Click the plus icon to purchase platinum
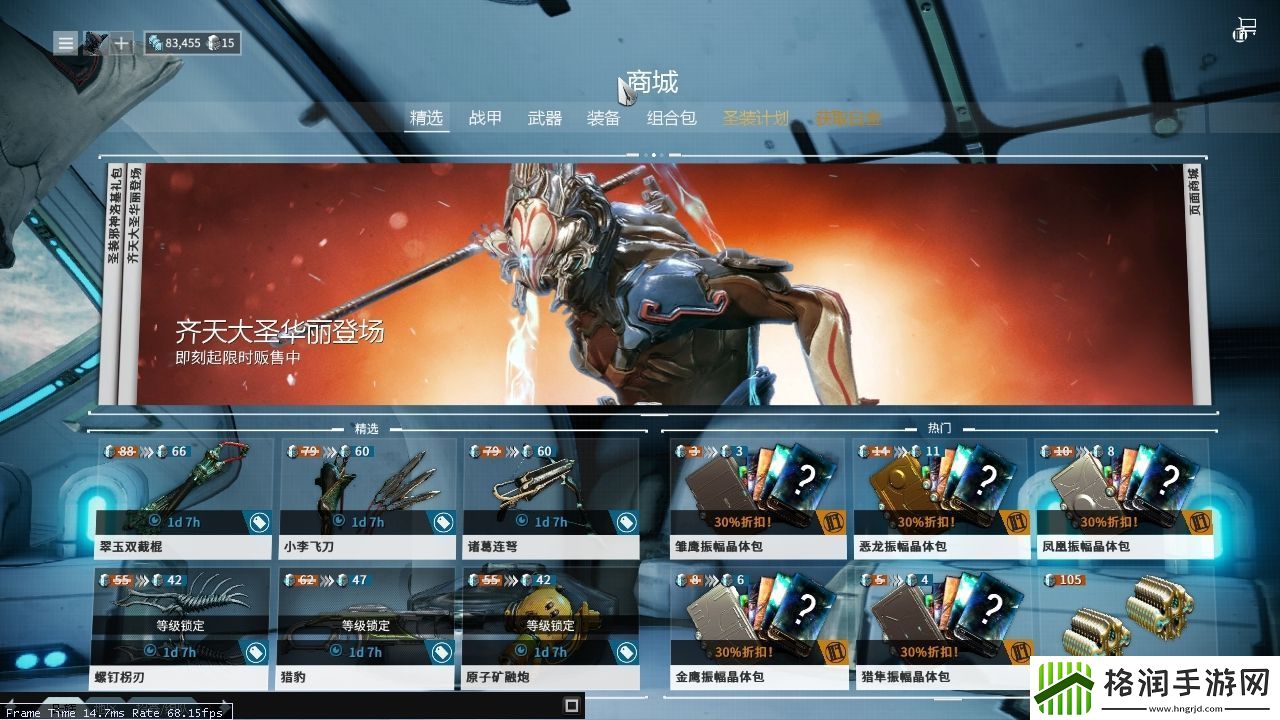This screenshot has height=720, width=1280. 121,43
